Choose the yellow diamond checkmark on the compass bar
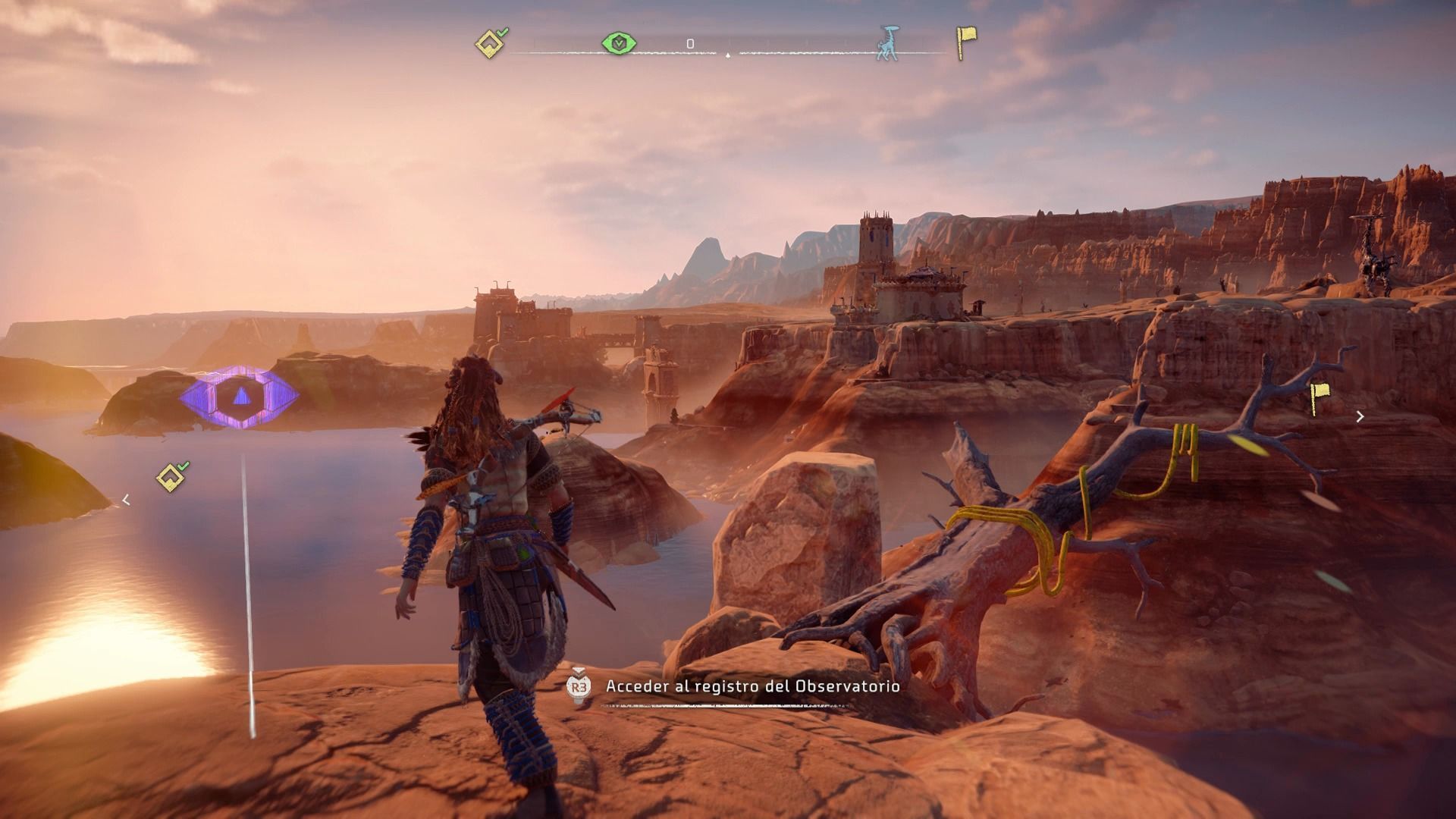The image size is (1456, 819). tap(491, 44)
